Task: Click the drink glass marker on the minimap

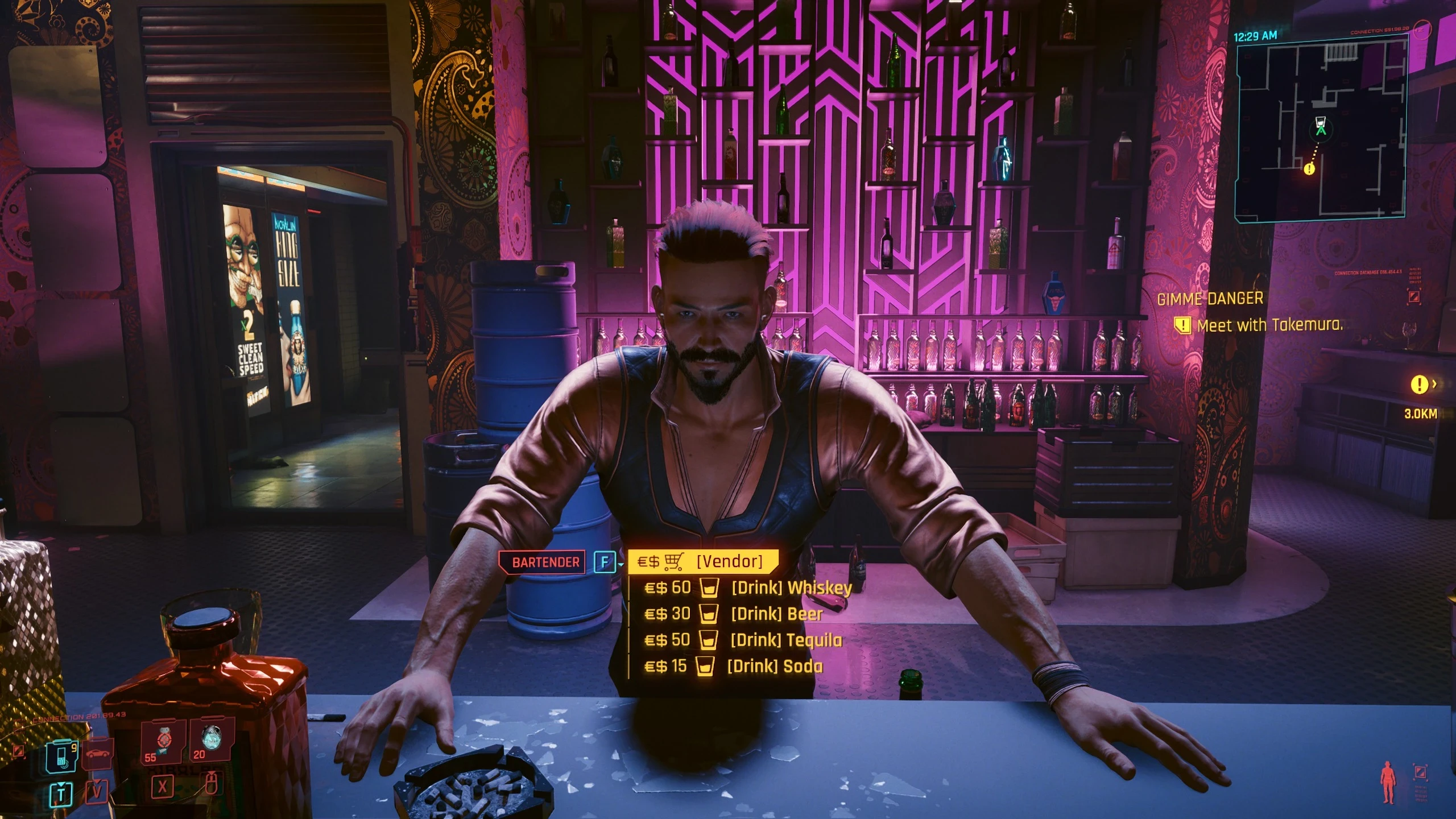Action: tap(1321, 122)
